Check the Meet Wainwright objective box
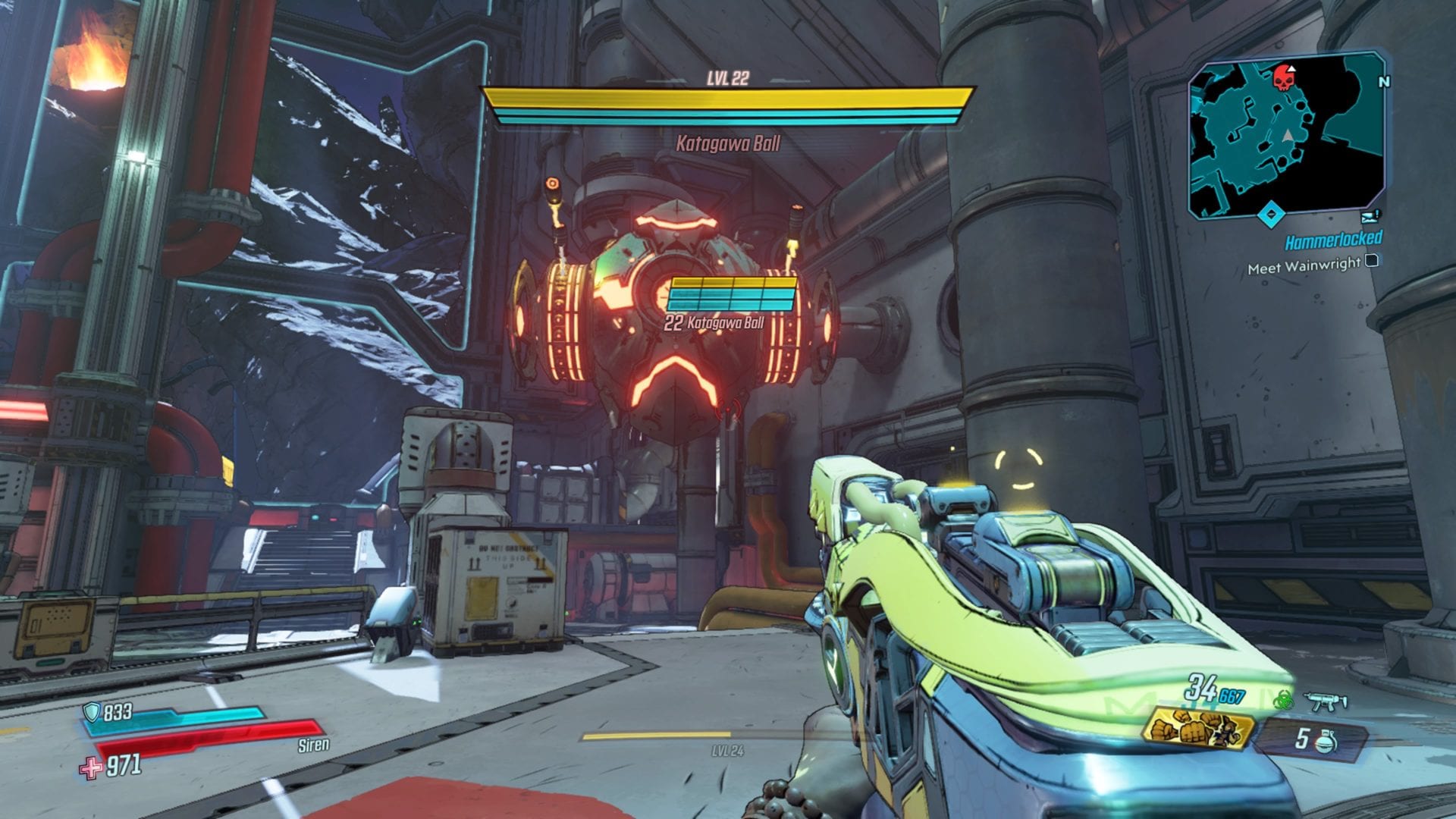 point(1371,262)
